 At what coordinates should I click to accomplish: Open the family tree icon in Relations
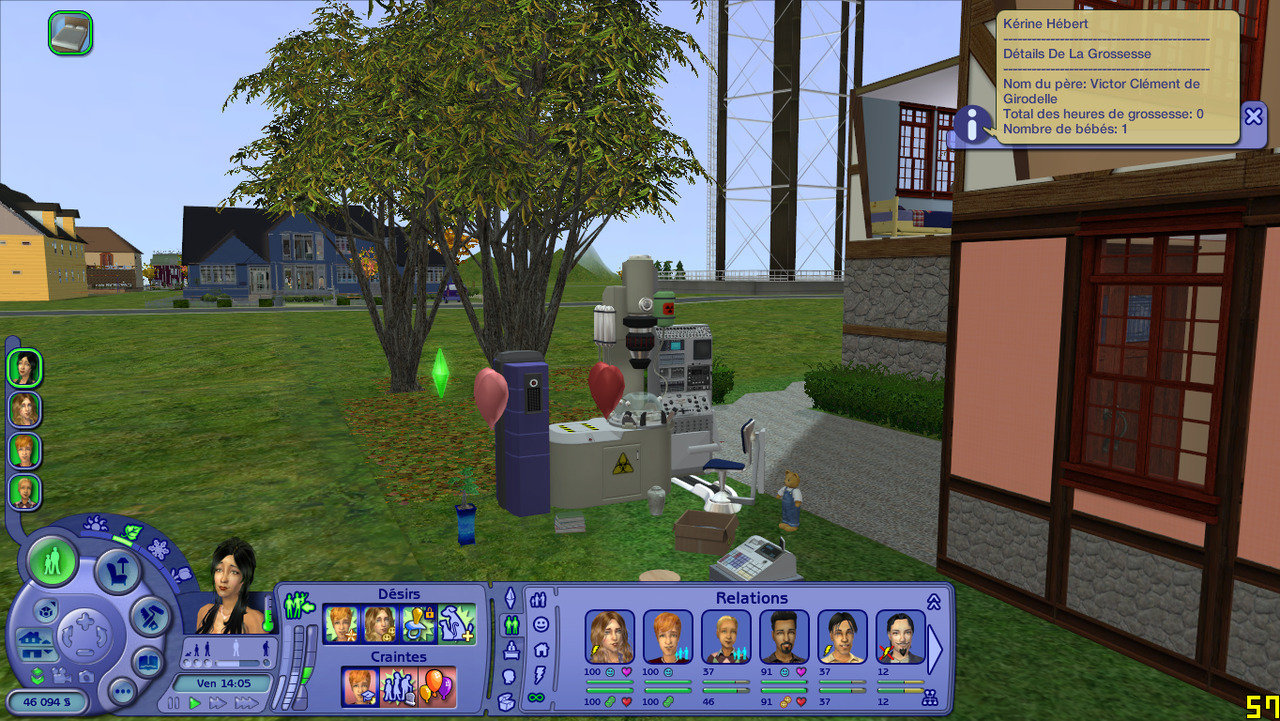point(930,698)
